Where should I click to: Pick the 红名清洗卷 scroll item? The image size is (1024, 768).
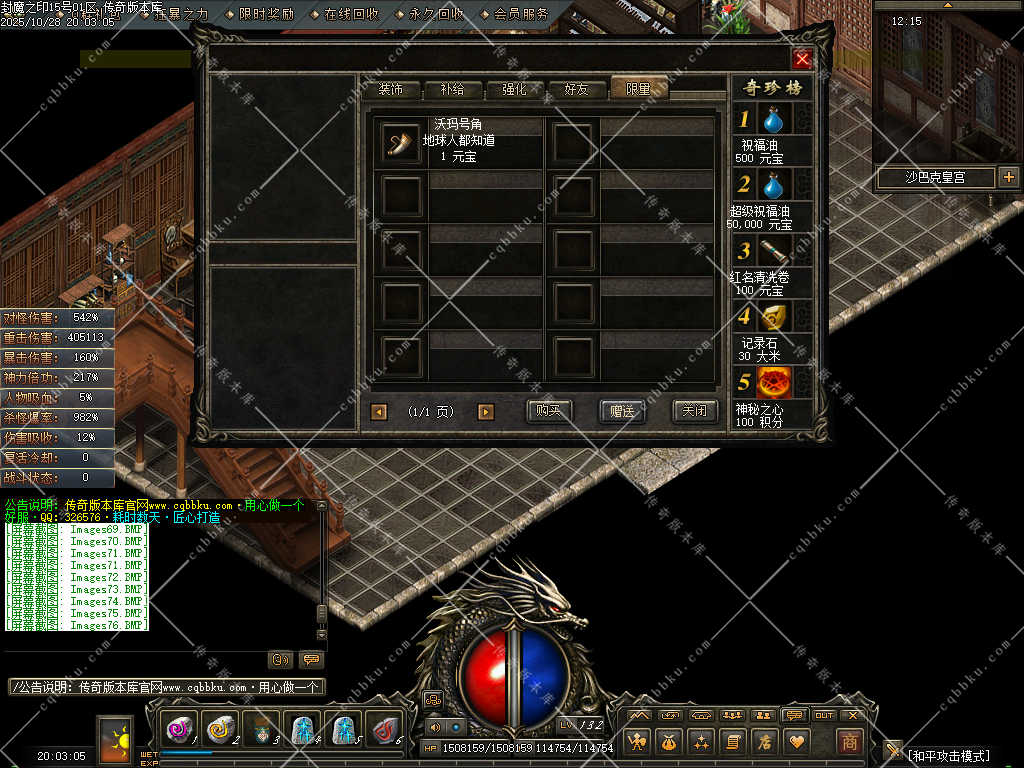(774, 251)
